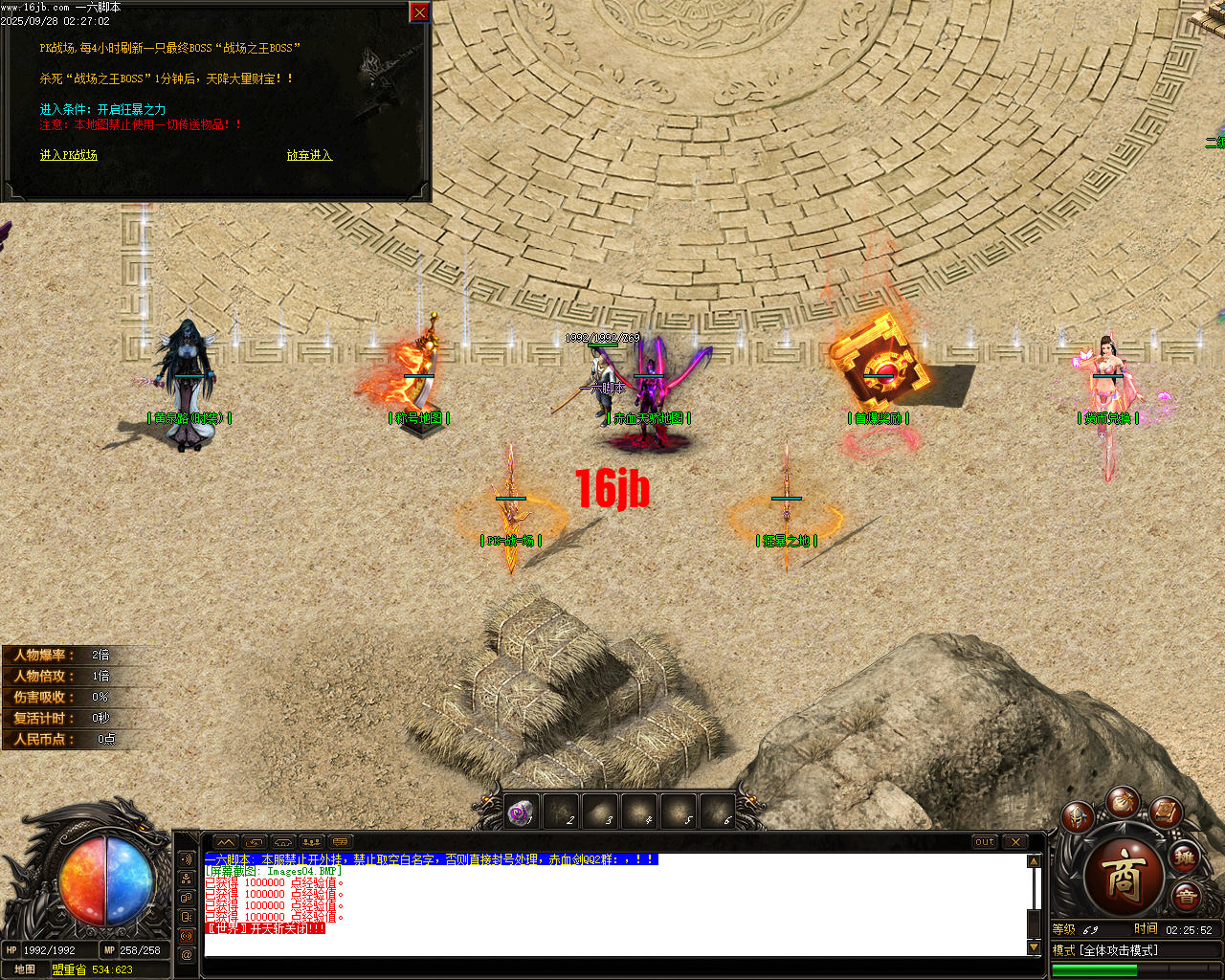This screenshot has width=1225, height=980.
Task: Click the group icon on the chat sidebar
Action: pos(186,880)
